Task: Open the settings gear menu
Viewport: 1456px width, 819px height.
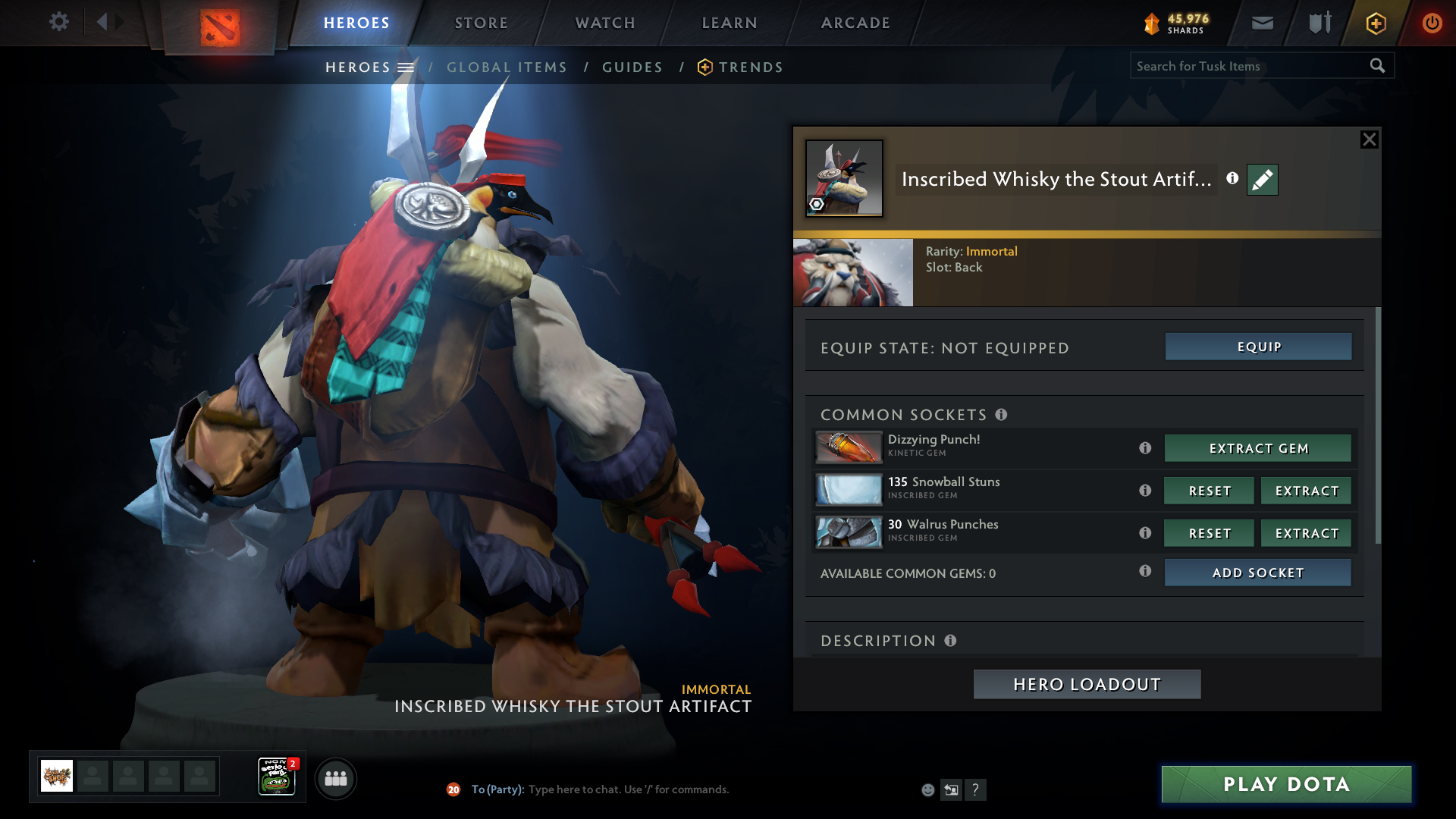Action: pyautogui.click(x=58, y=22)
